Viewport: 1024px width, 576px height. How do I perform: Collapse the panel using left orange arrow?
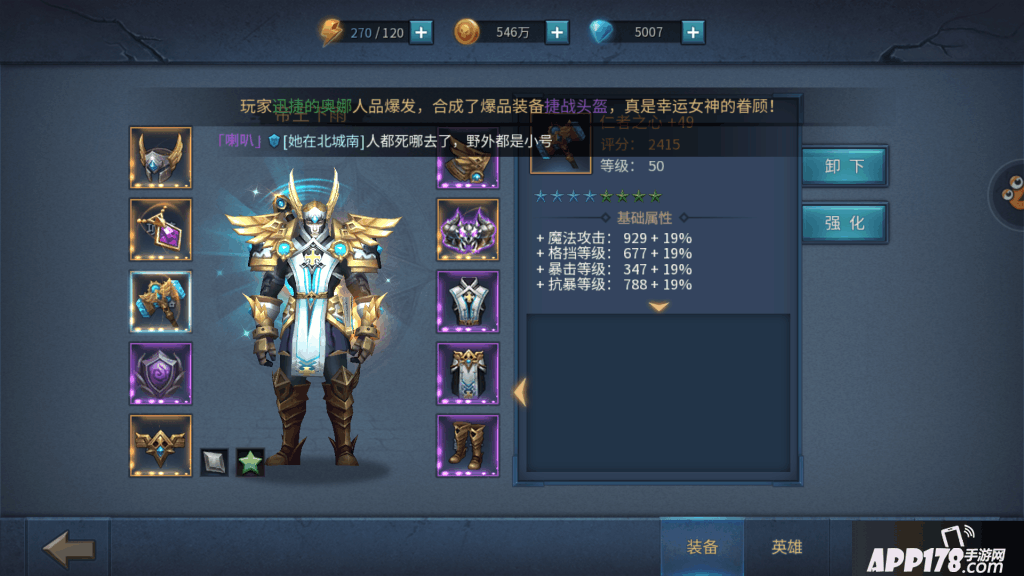(519, 391)
